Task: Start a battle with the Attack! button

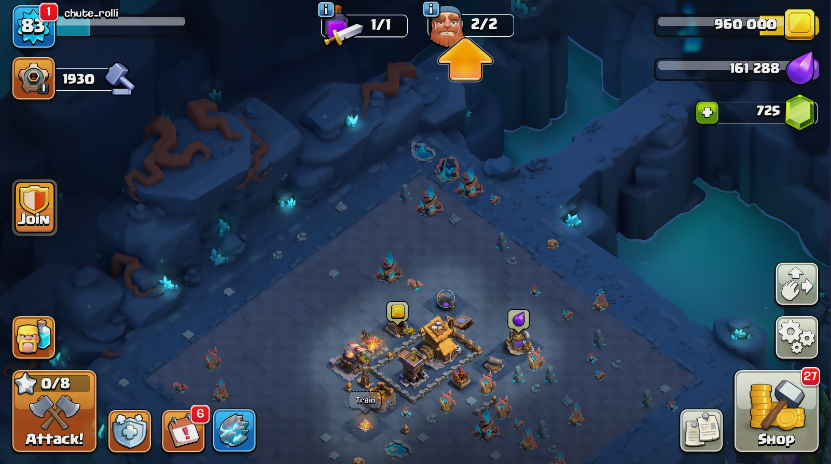Action: pos(55,412)
